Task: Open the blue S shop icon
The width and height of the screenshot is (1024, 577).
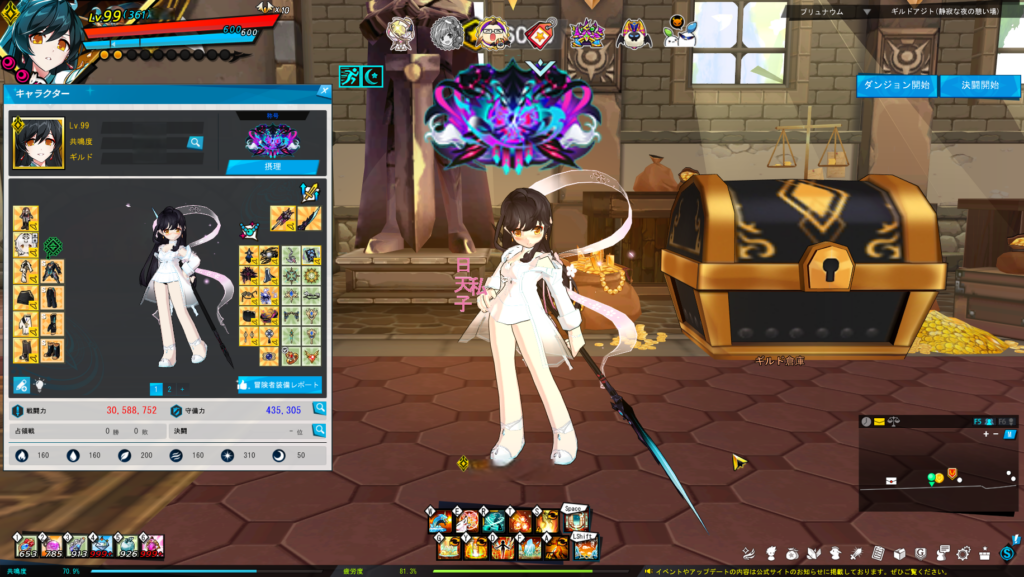Action: pyautogui.click(x=1008, y=553)
